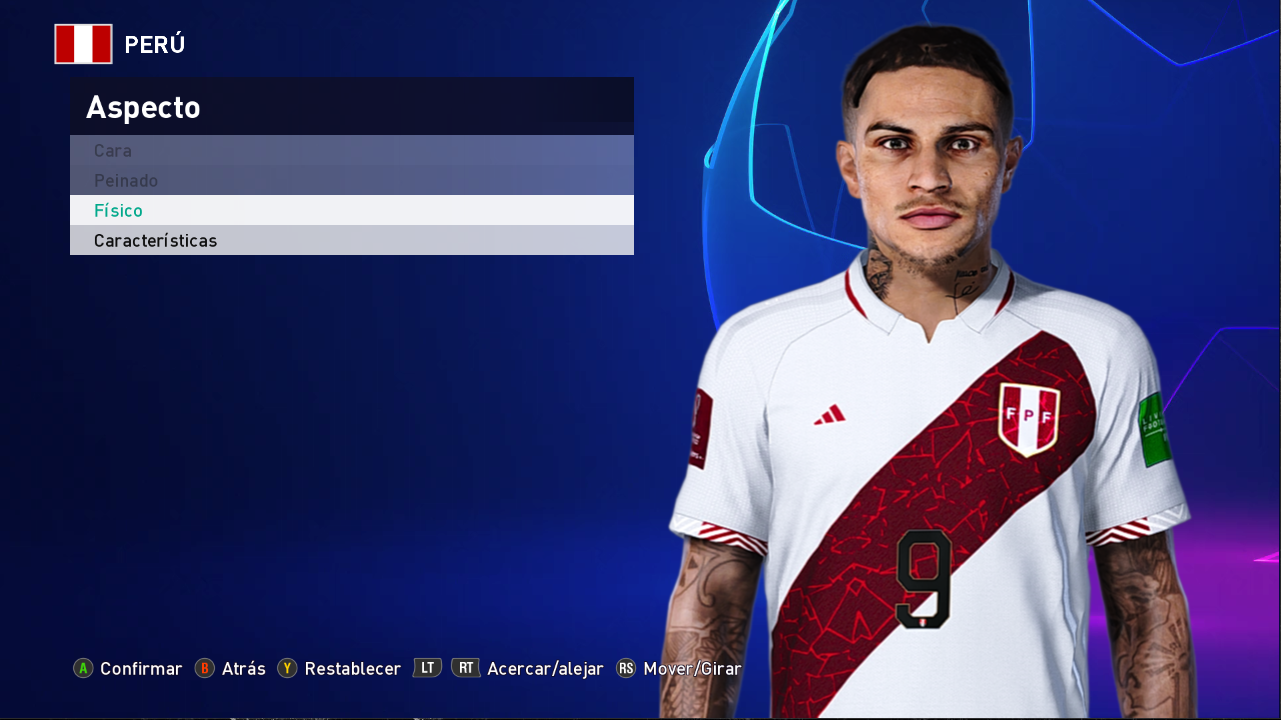Click the Aspecto panel header
The image size is (1281, 720).
(x=143, y=106)
